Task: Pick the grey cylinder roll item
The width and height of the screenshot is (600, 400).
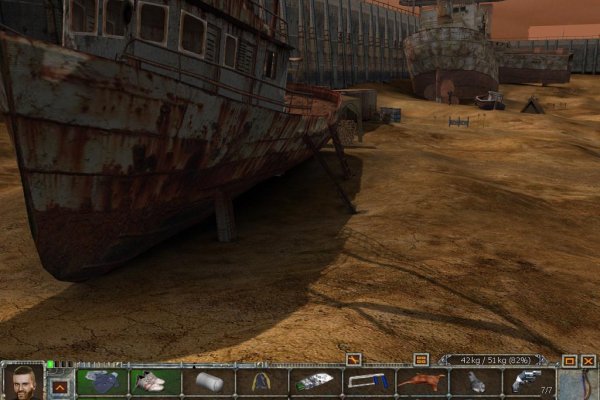Action: pos(208,381)
